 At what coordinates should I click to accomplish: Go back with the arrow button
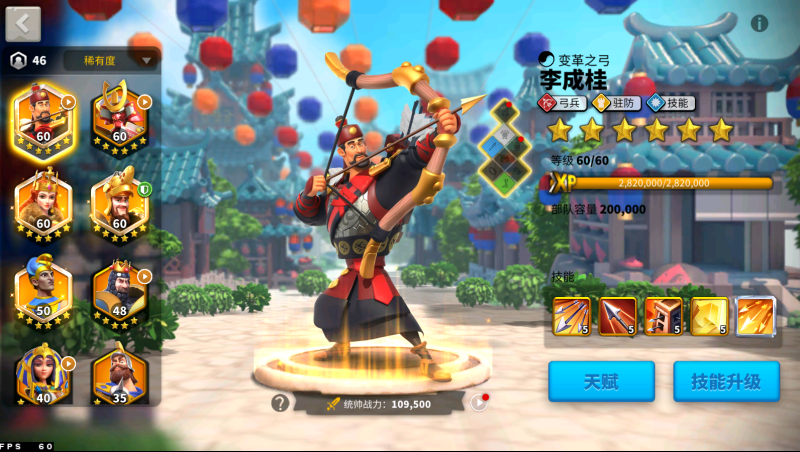pos(23,23)
